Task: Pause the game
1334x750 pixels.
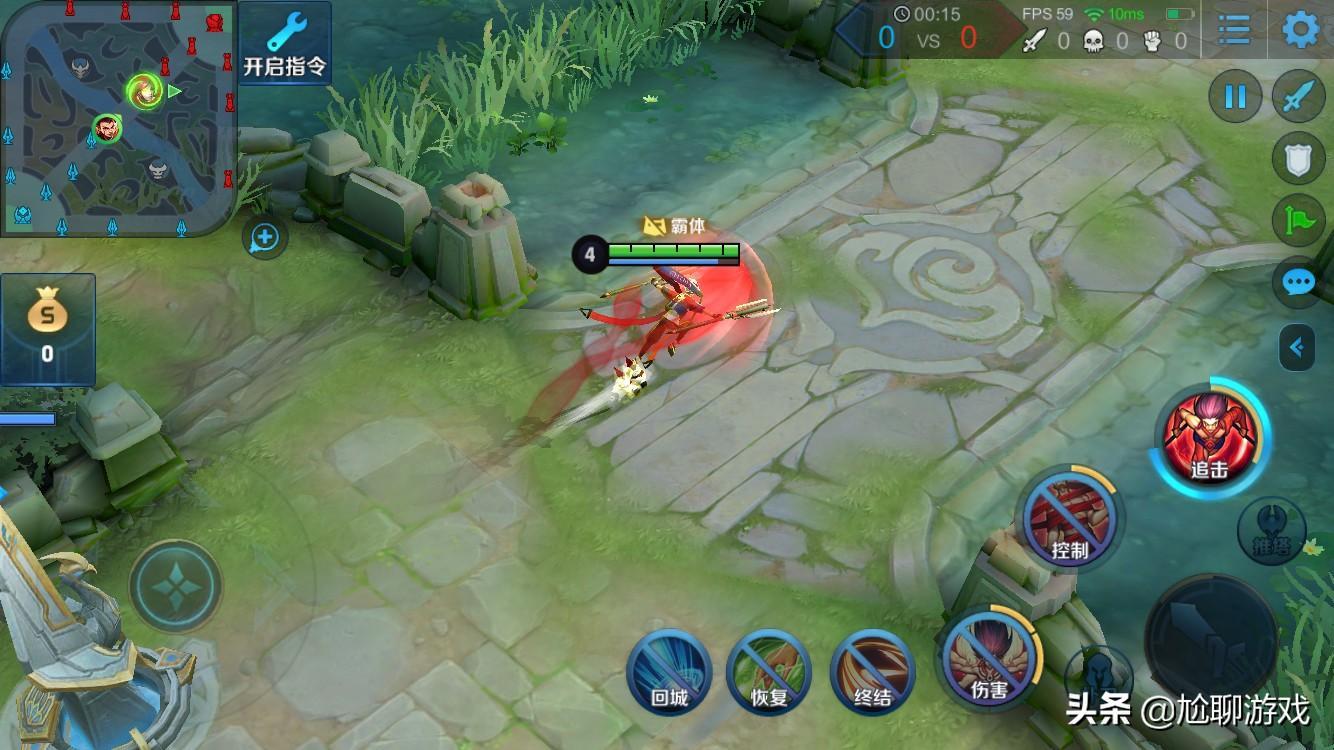Action: tap(1235, 97)
